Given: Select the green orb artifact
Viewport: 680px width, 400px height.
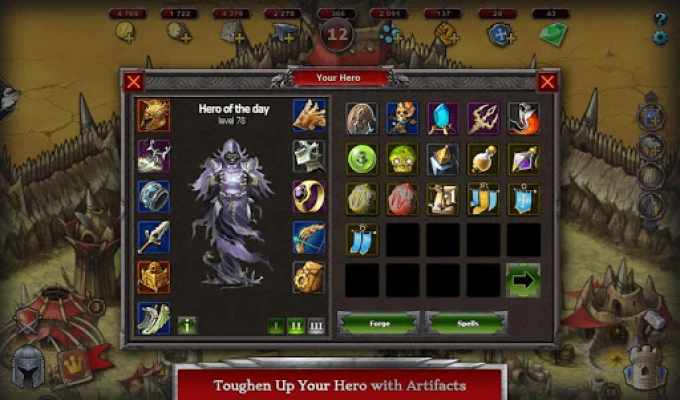Looking at the screenshot, I should [x=362, y=159].
